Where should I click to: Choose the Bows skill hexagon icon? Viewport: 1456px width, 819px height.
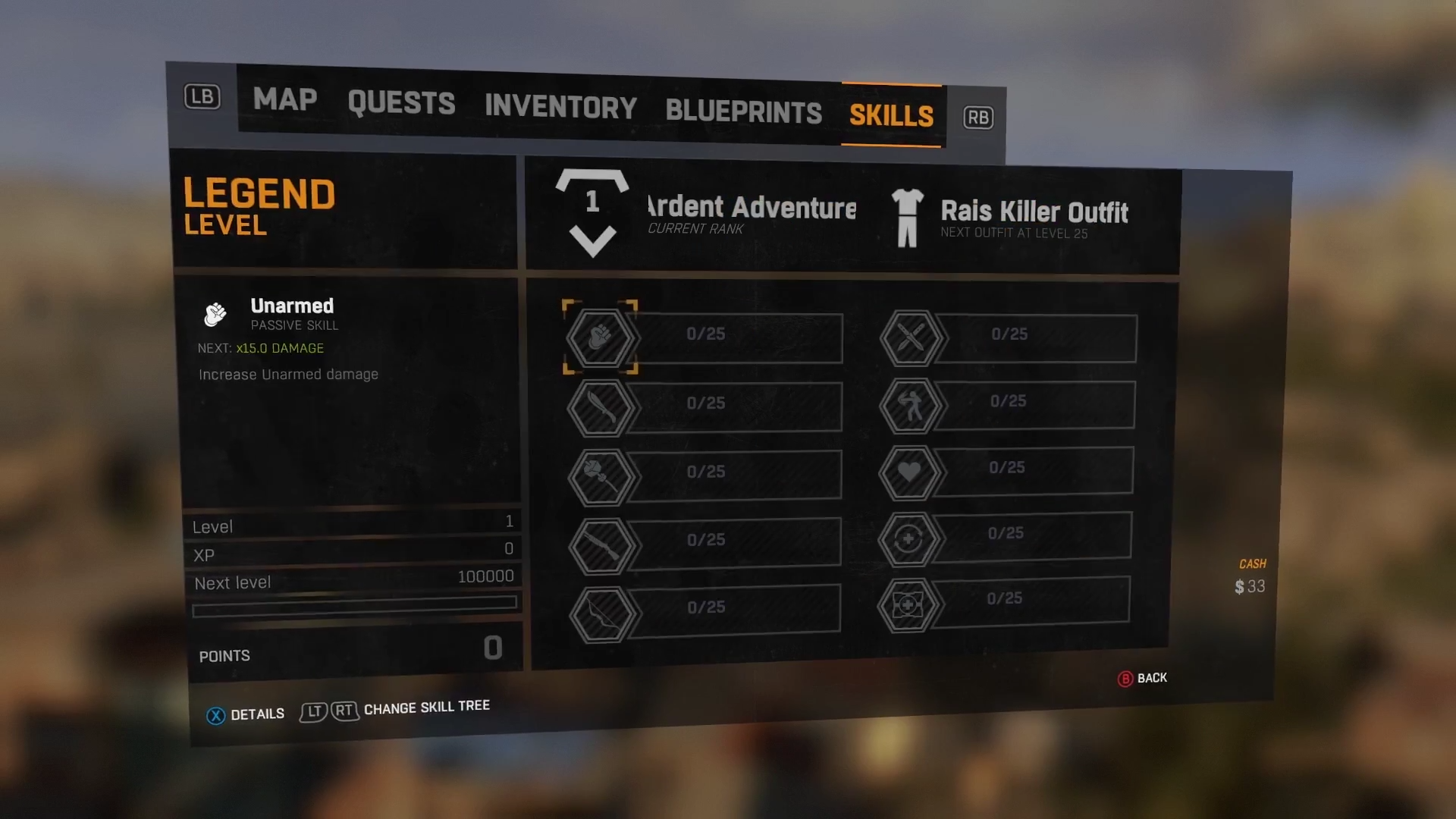tap(600, 610)
